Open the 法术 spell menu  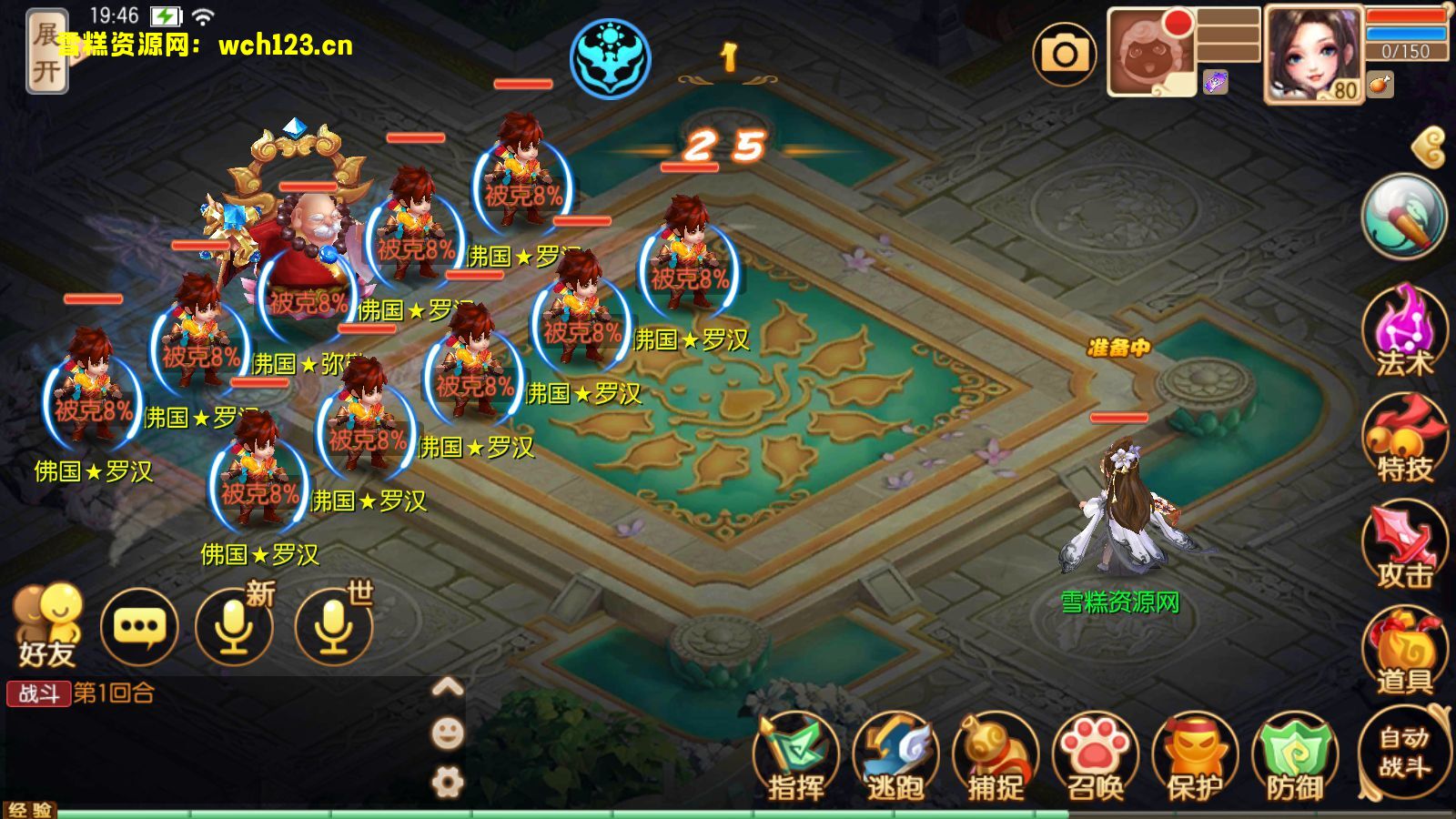click(1404, 332)
